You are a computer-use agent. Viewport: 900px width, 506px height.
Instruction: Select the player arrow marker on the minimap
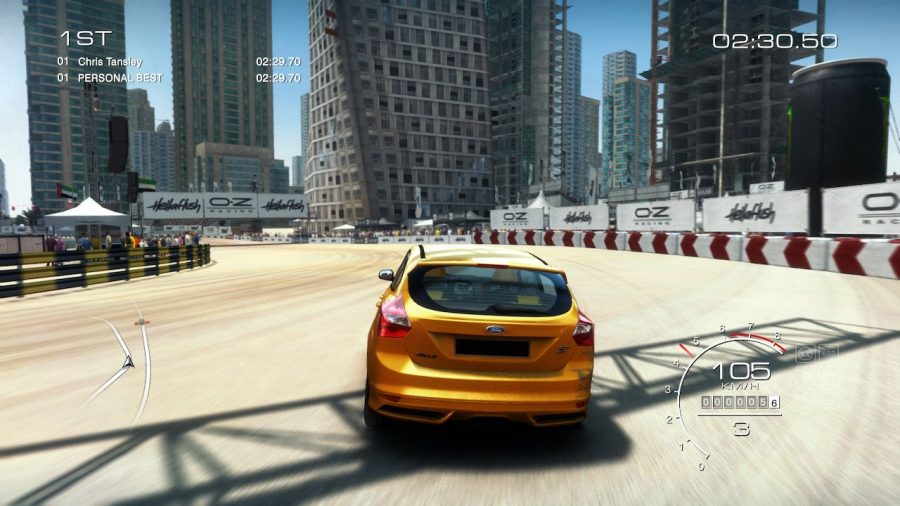(x=127, y=362)
